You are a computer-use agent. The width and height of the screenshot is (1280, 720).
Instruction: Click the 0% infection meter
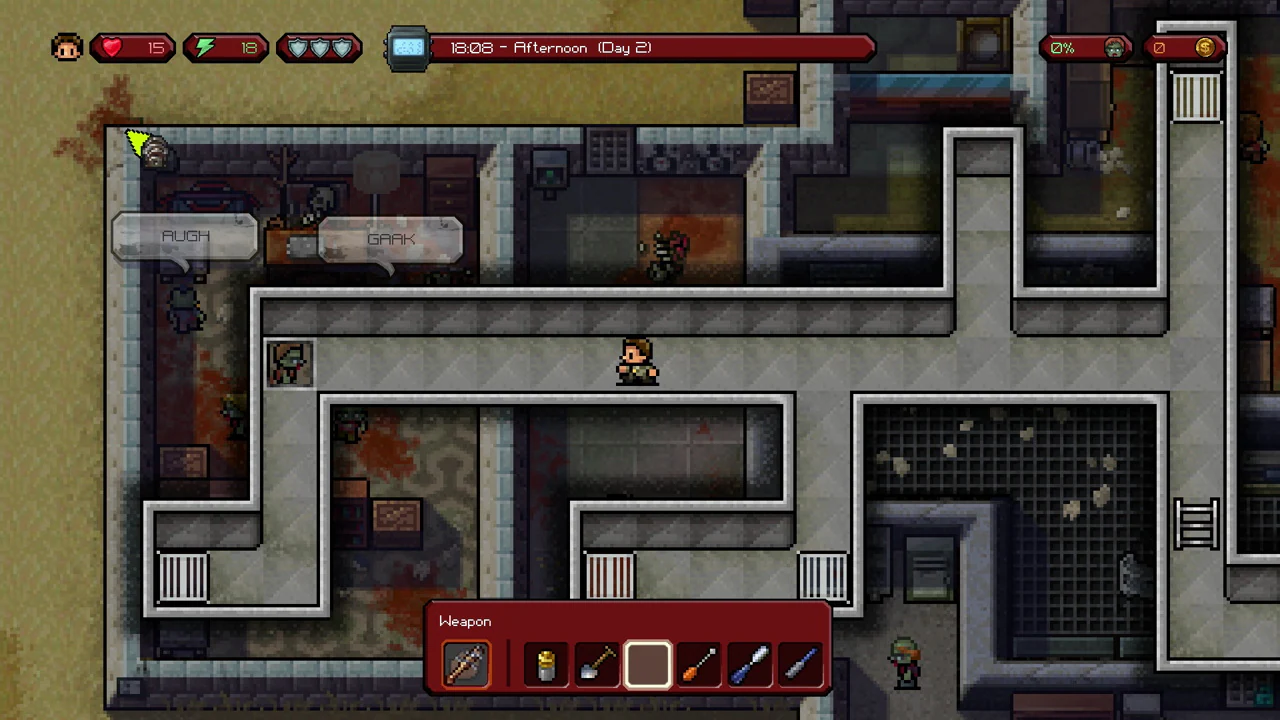tap(1062, 47)
